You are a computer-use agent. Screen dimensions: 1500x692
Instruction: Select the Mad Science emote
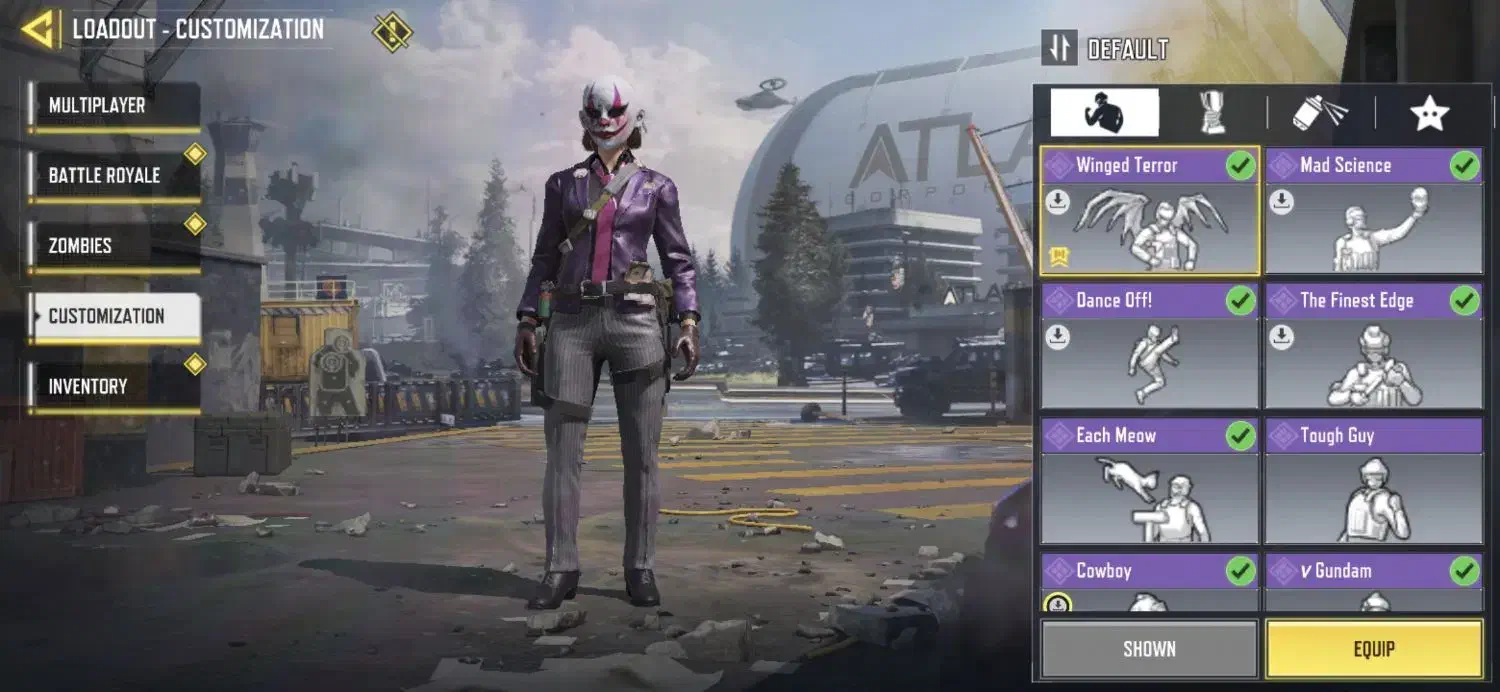click(x=1374, y=212)
